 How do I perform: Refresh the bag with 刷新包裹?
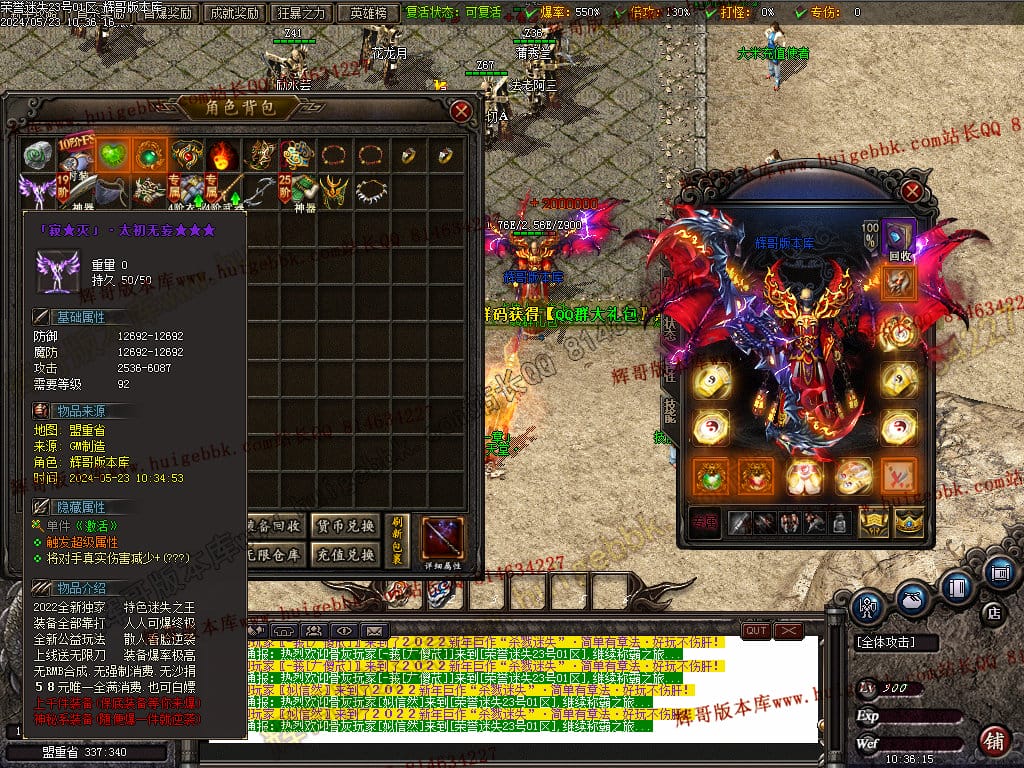pos(396,541)
